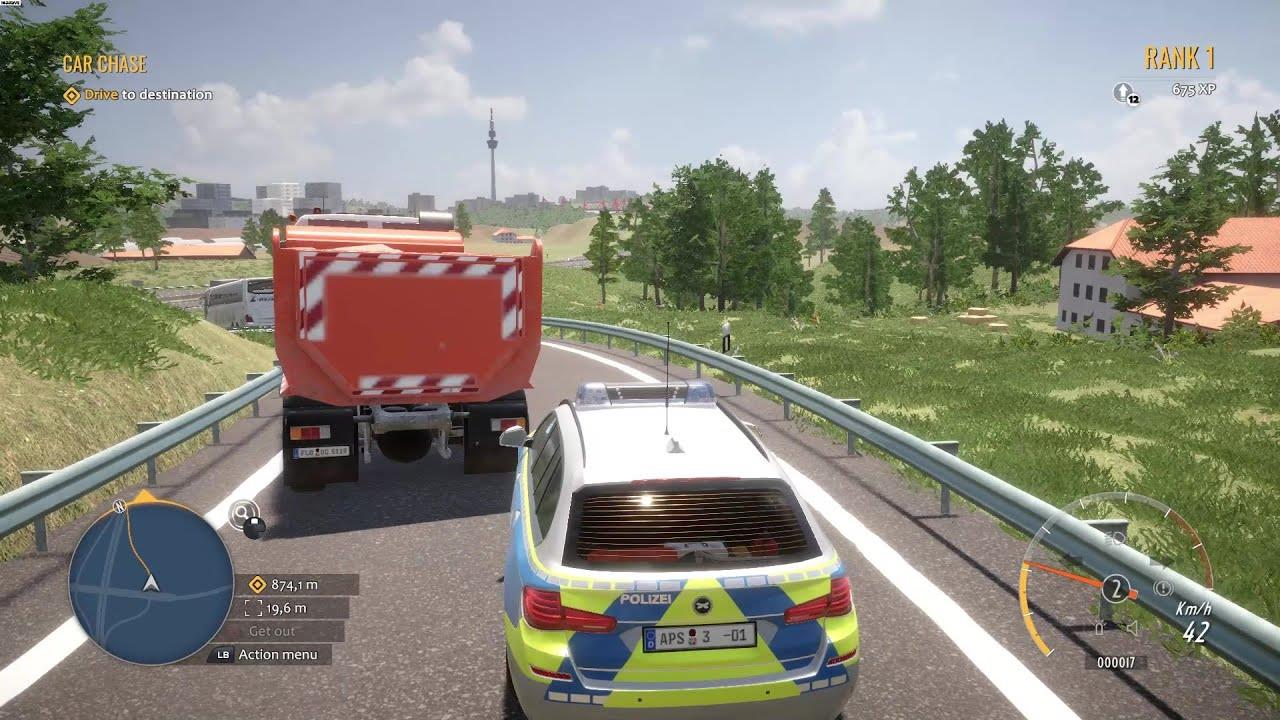1280x720 pixels.
Task: Toggle the siren light icon under the speedometer
Action: 1100,628
